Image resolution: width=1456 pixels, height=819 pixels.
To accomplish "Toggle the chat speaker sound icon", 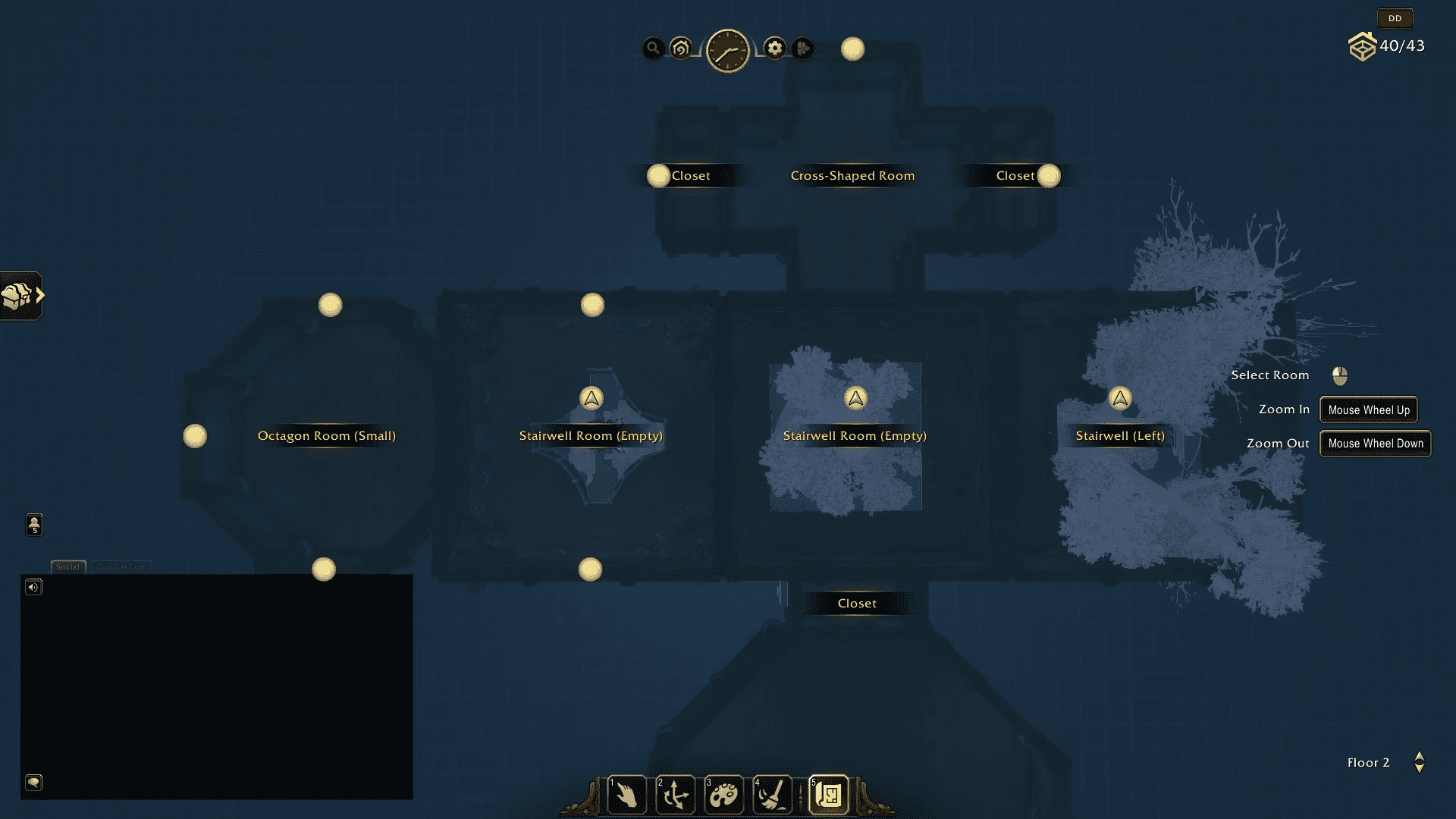I will (x=33, y=587).
